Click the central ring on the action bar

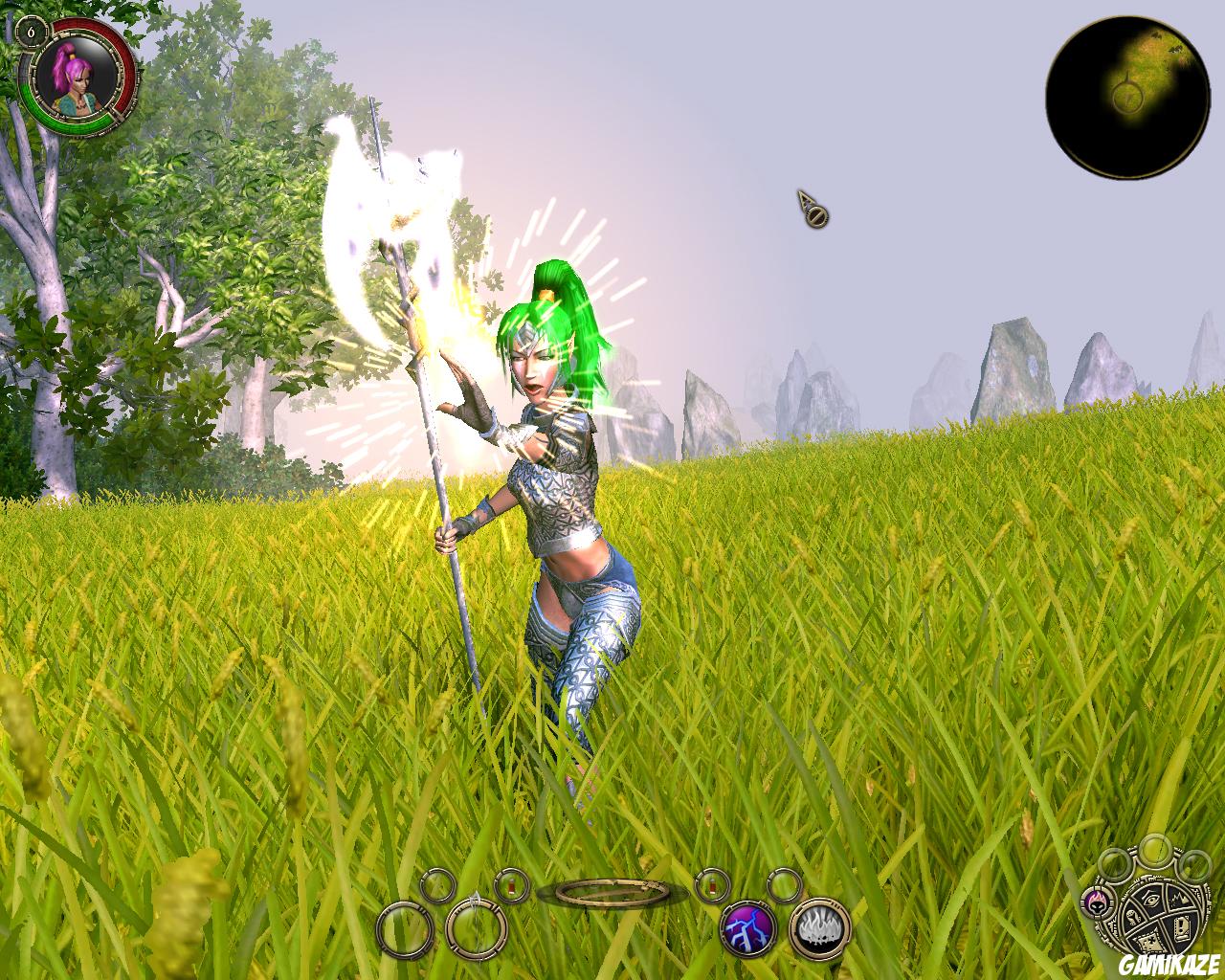tap(612, 891)
